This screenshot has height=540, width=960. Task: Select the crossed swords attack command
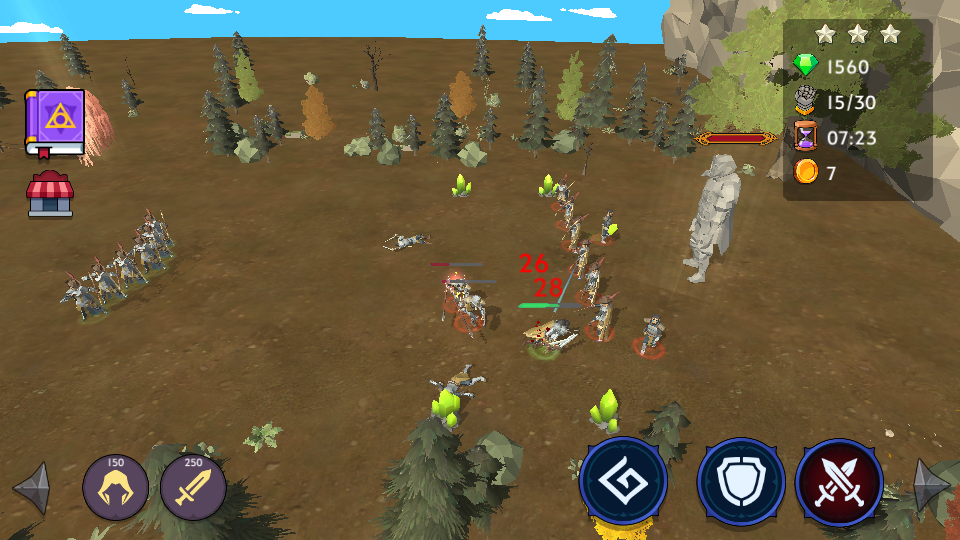click(x=839, y=482)
